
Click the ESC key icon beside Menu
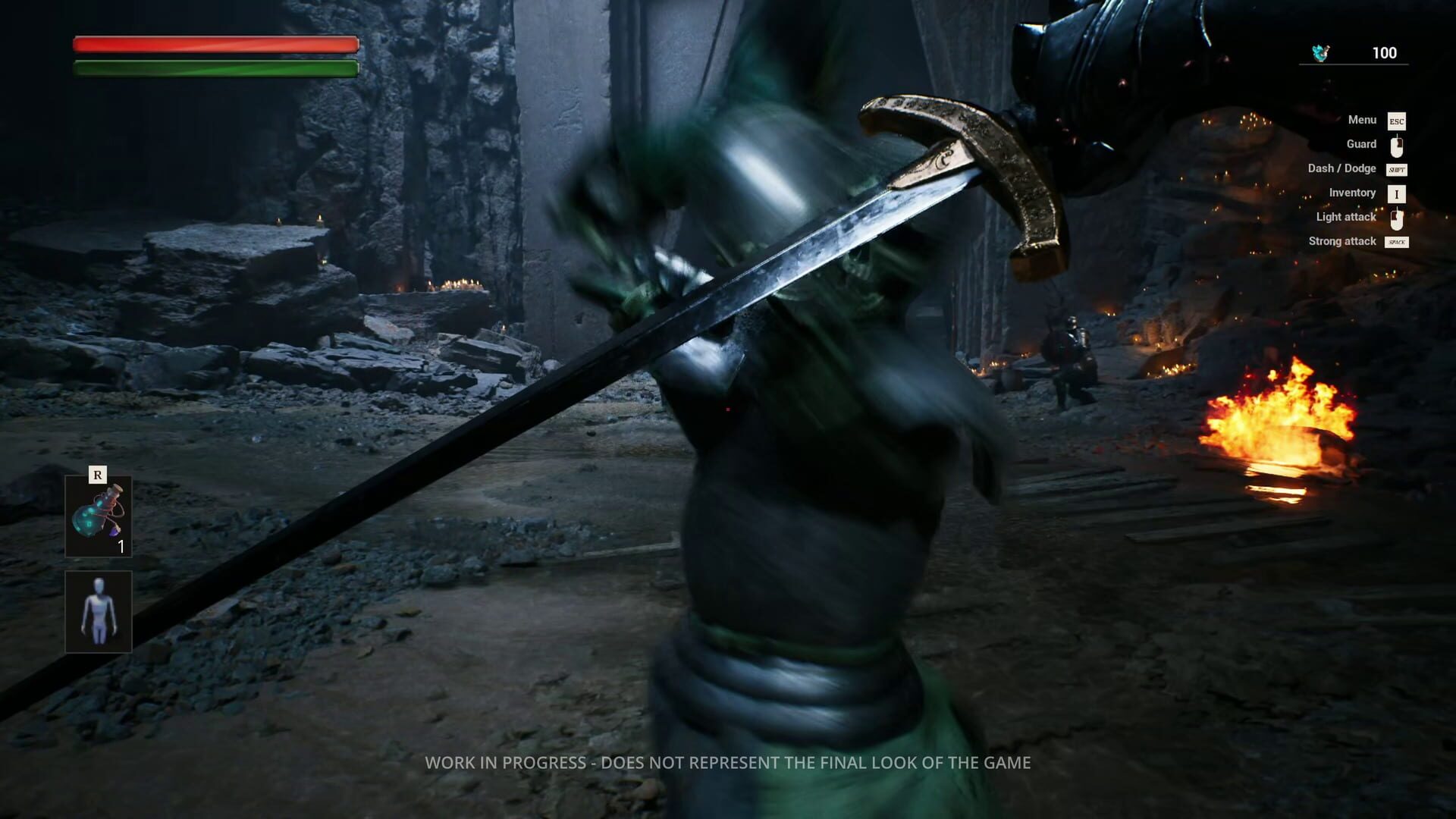(1398, 120)
